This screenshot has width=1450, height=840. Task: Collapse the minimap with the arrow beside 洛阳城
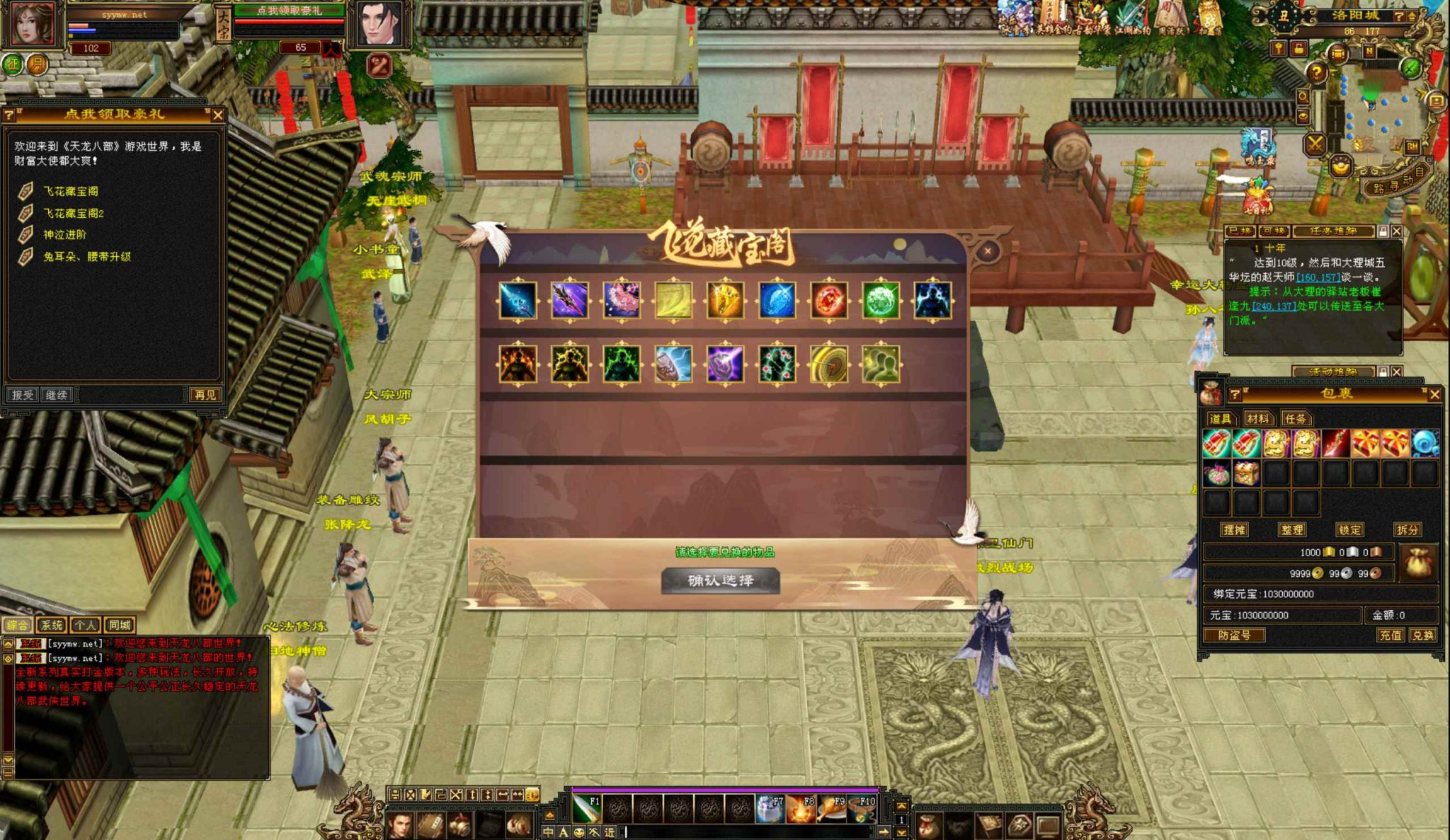(x=1412, y=16)
